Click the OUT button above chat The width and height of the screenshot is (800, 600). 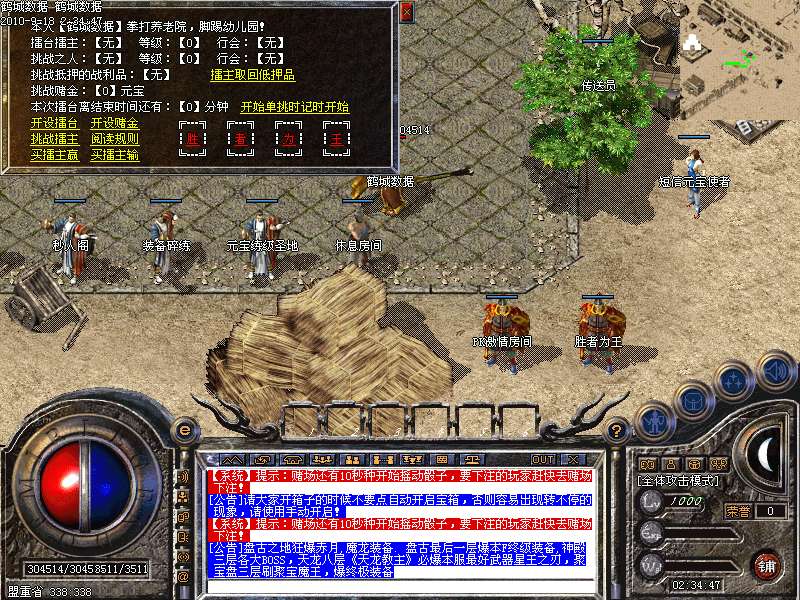pyautogui.click(x=543, y=460)
